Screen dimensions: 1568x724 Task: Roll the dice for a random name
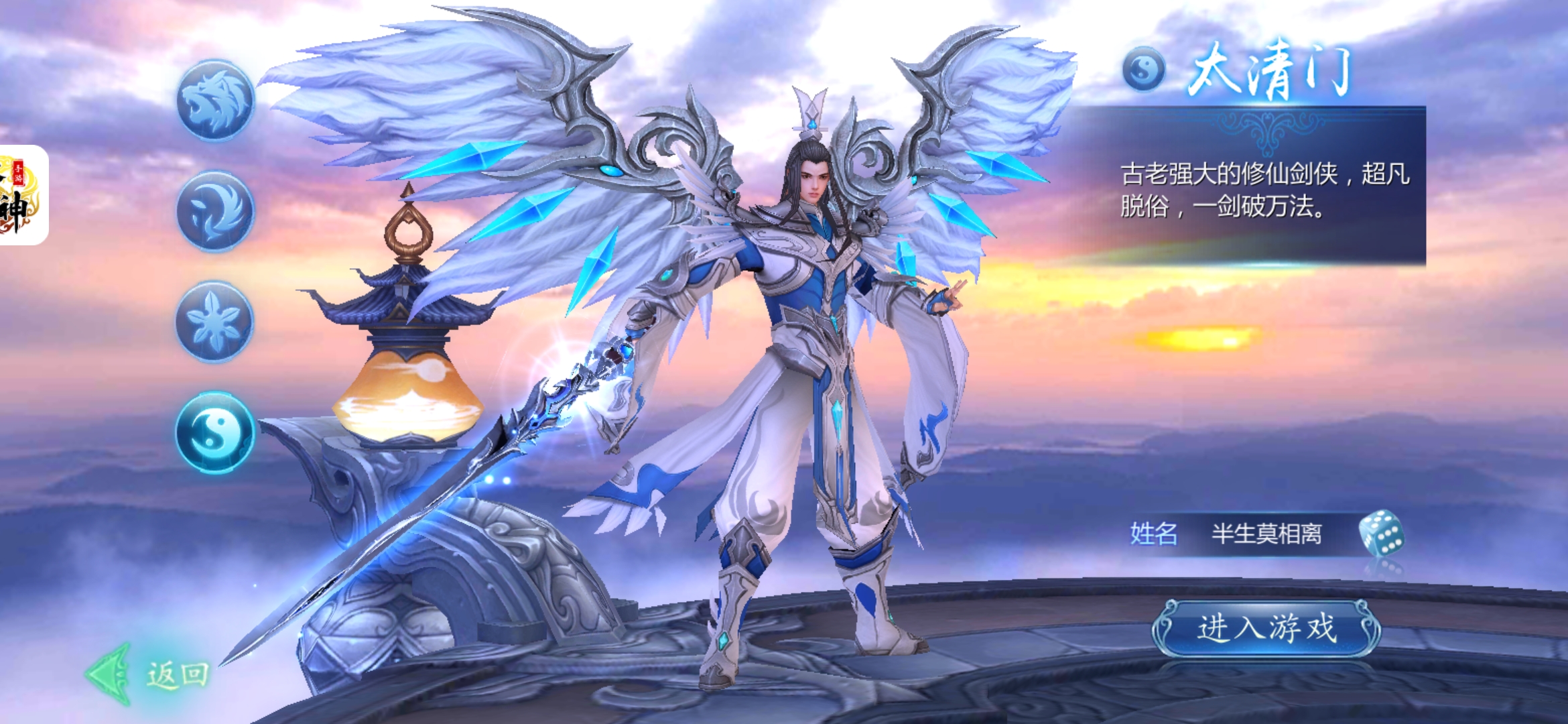[x=1380, y=534]
